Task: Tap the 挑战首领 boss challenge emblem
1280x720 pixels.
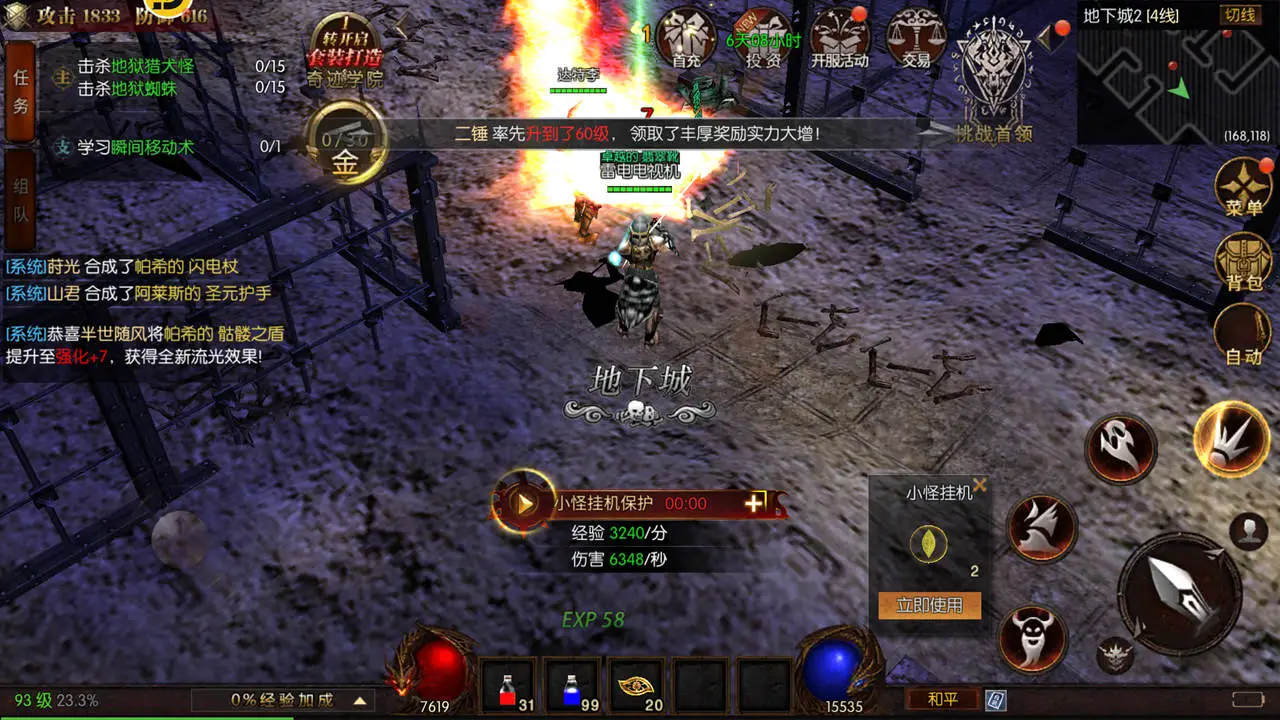Action: (x=992, y=78)
